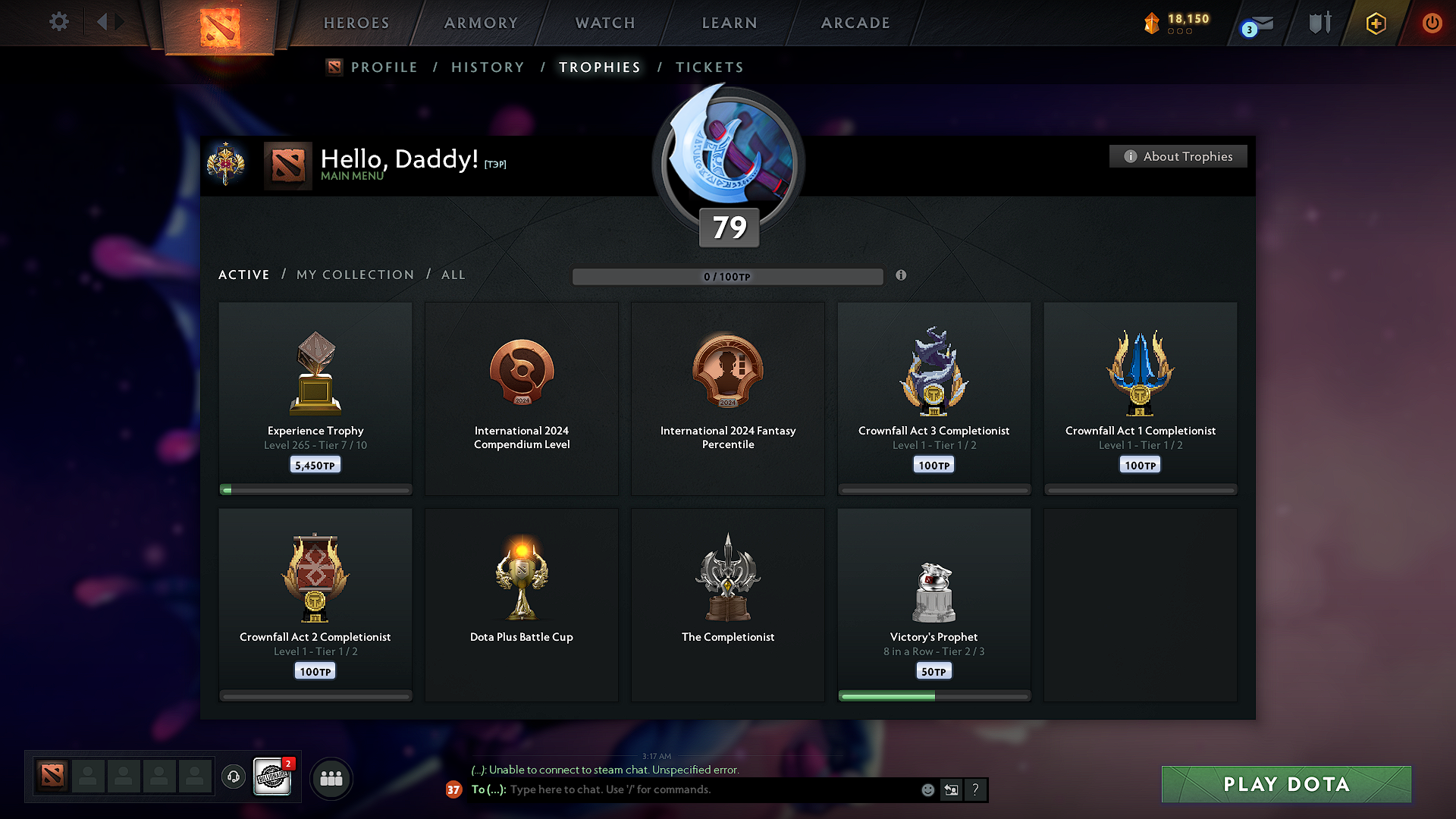The image size is (1456, 819).
Task: Select the voice chat headset icon
Action: (x=234, y=777)
